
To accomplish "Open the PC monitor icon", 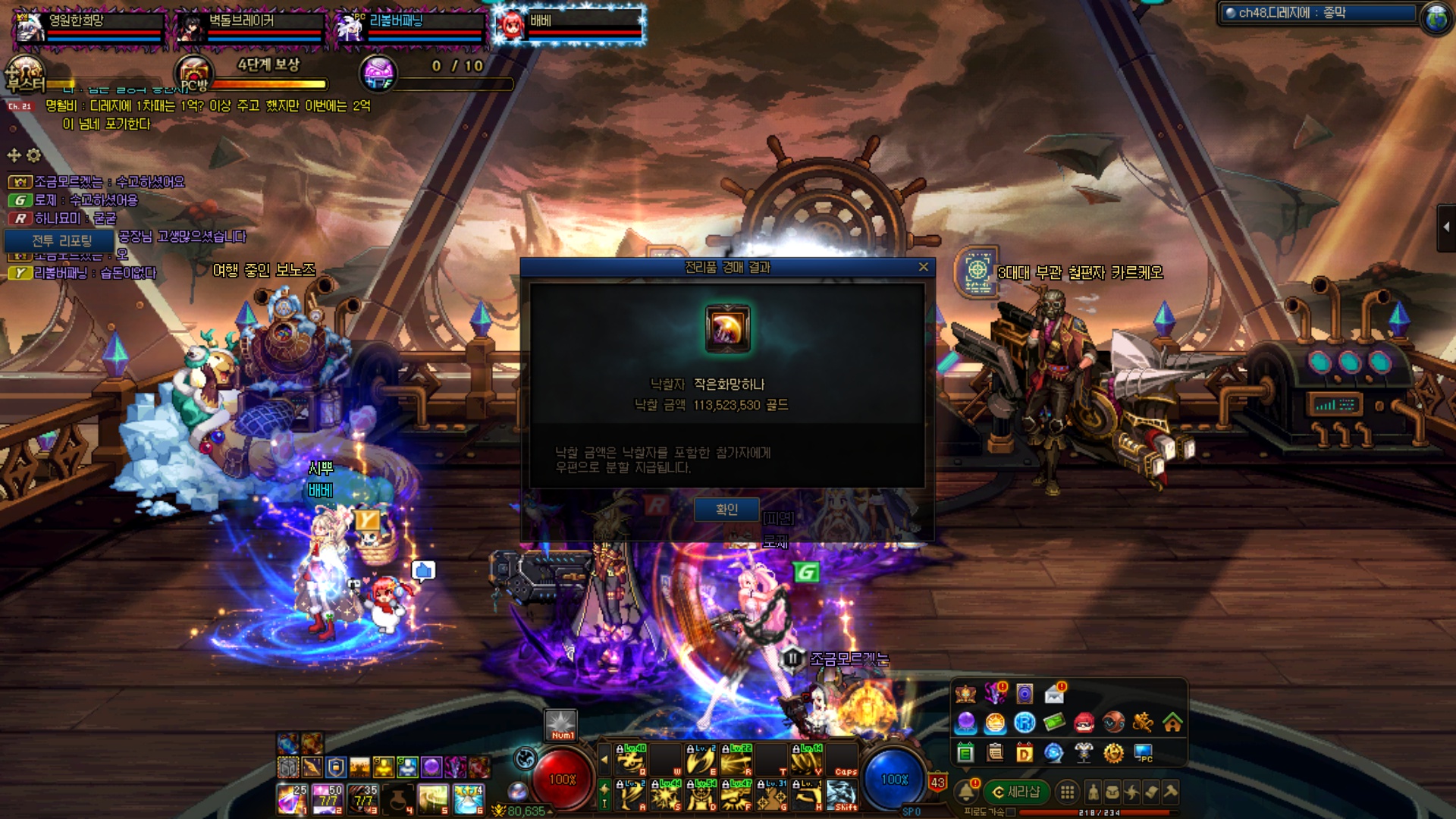I will (x=1143, y=752).
